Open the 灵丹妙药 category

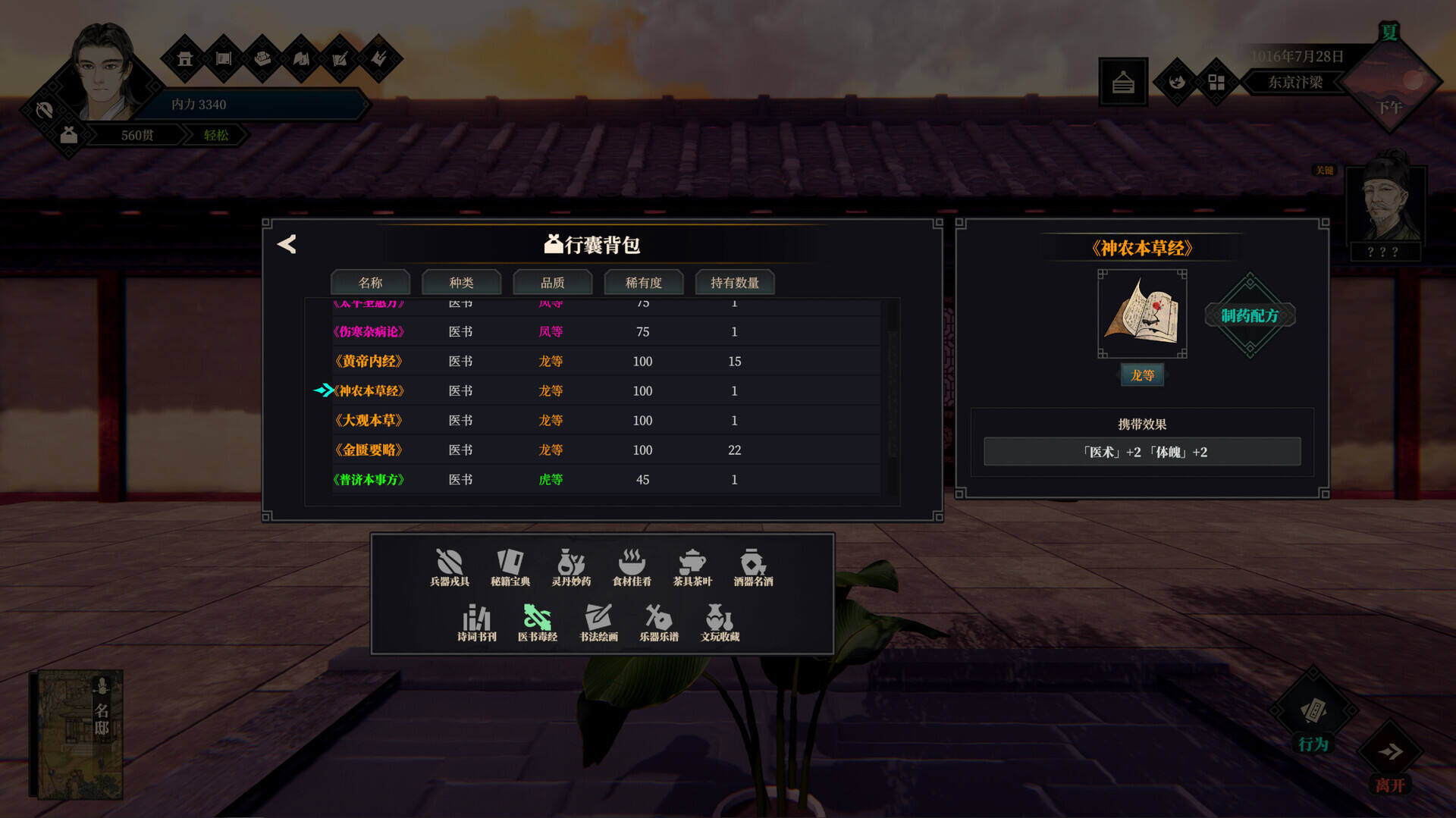coord(571,568)
